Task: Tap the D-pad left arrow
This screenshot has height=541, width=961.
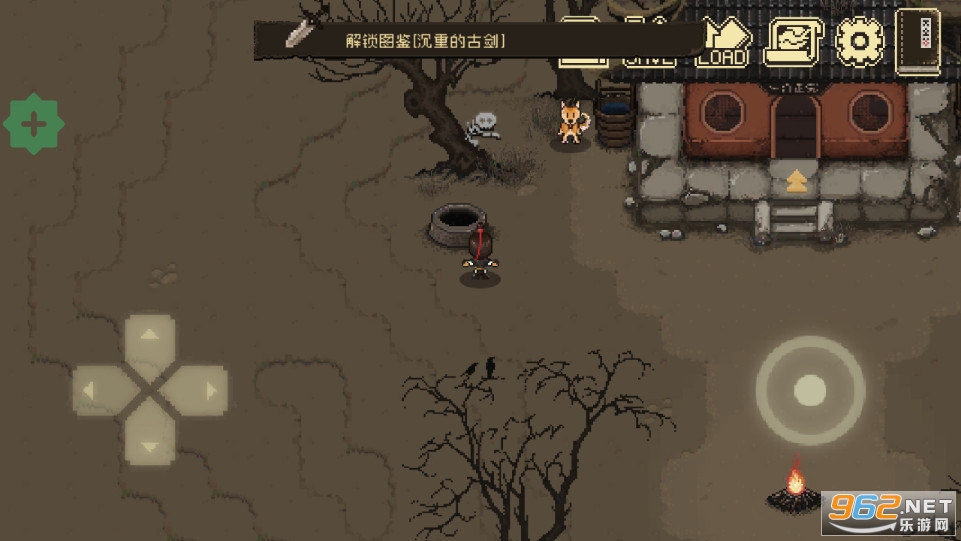Action: click(96, 390)
